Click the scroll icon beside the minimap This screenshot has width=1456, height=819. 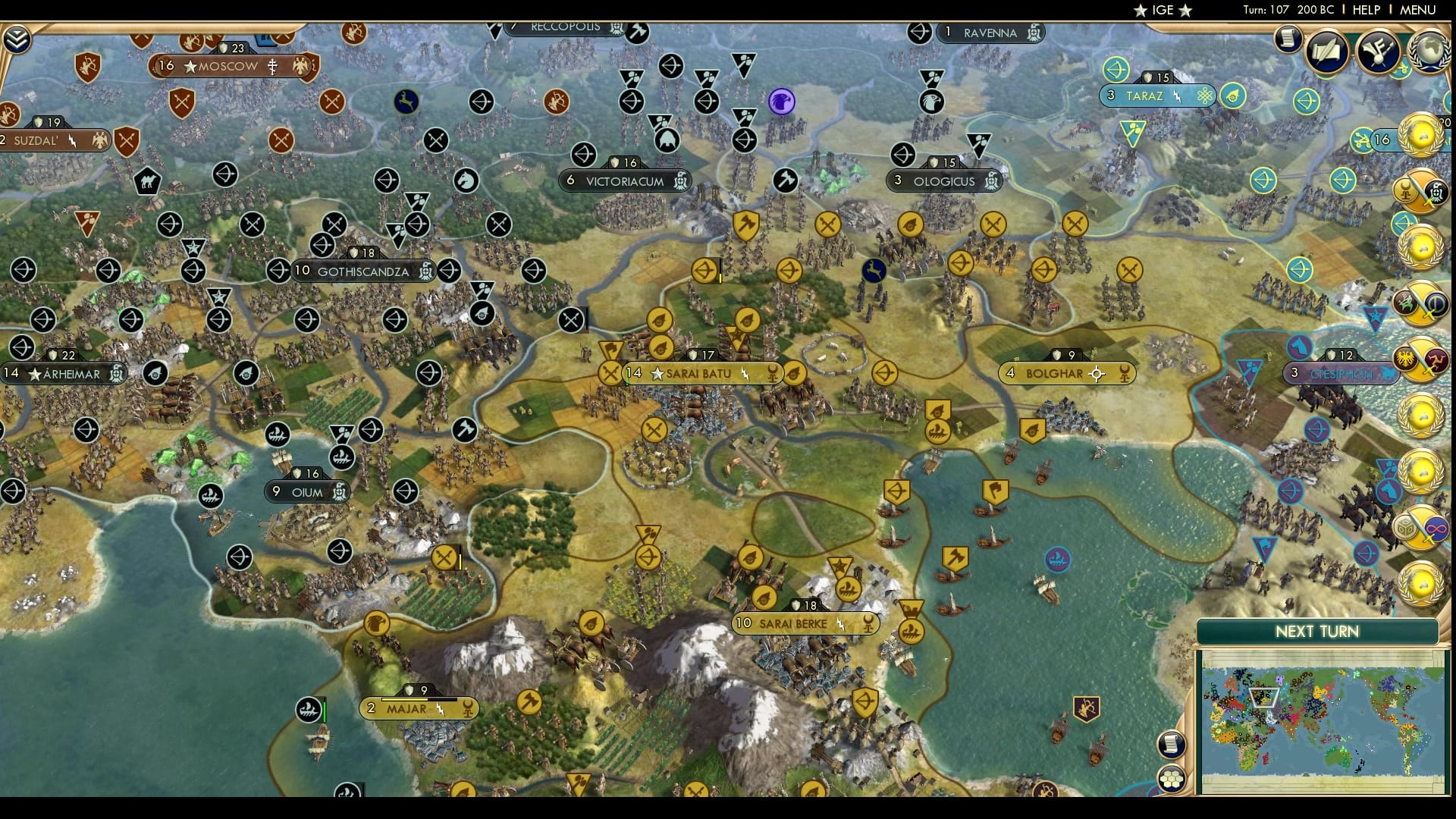pyautogui.click(x=1172, y=744)
